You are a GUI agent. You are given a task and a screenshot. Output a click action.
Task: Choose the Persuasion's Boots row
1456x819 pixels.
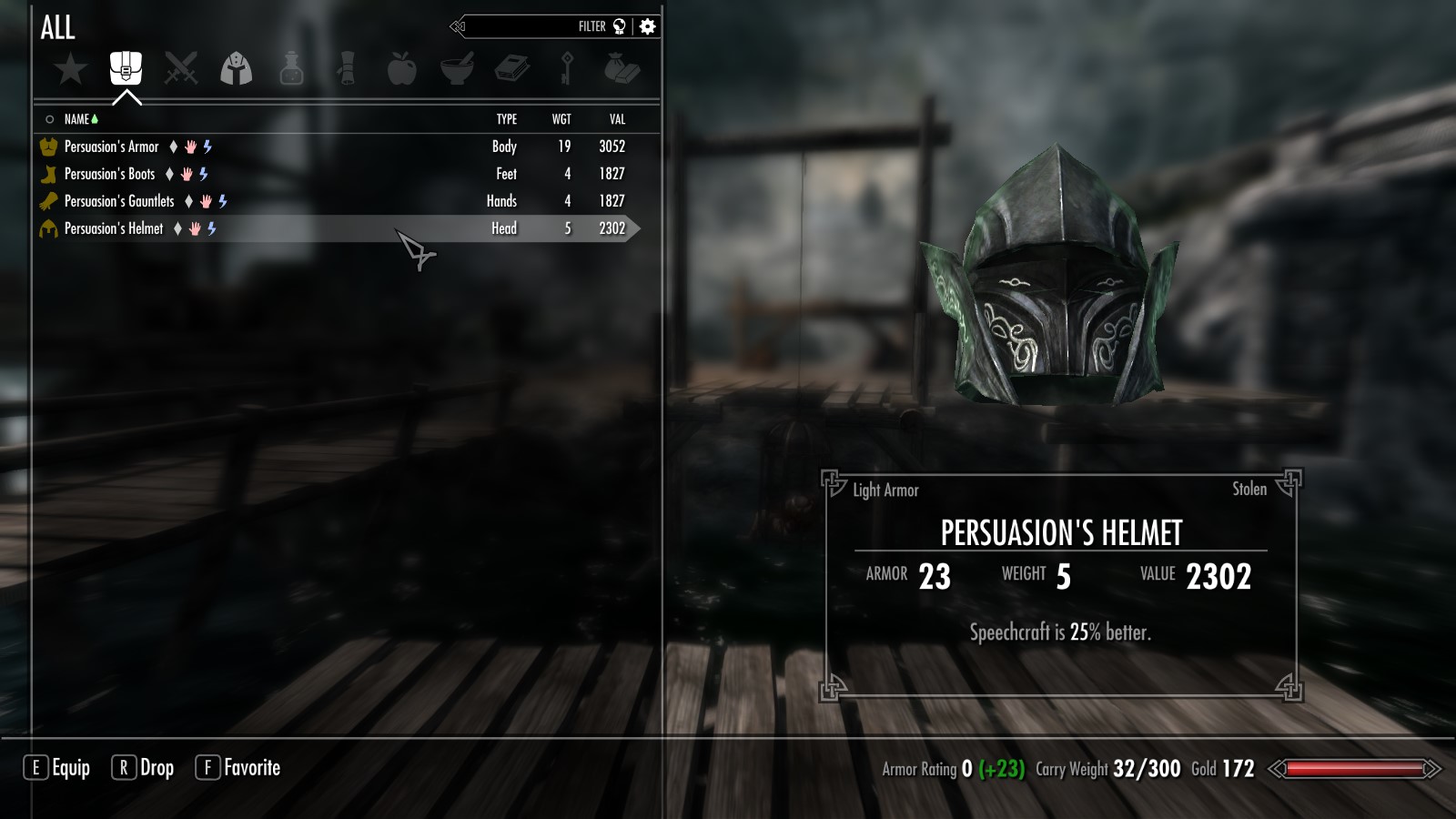(x=109, y=174)
